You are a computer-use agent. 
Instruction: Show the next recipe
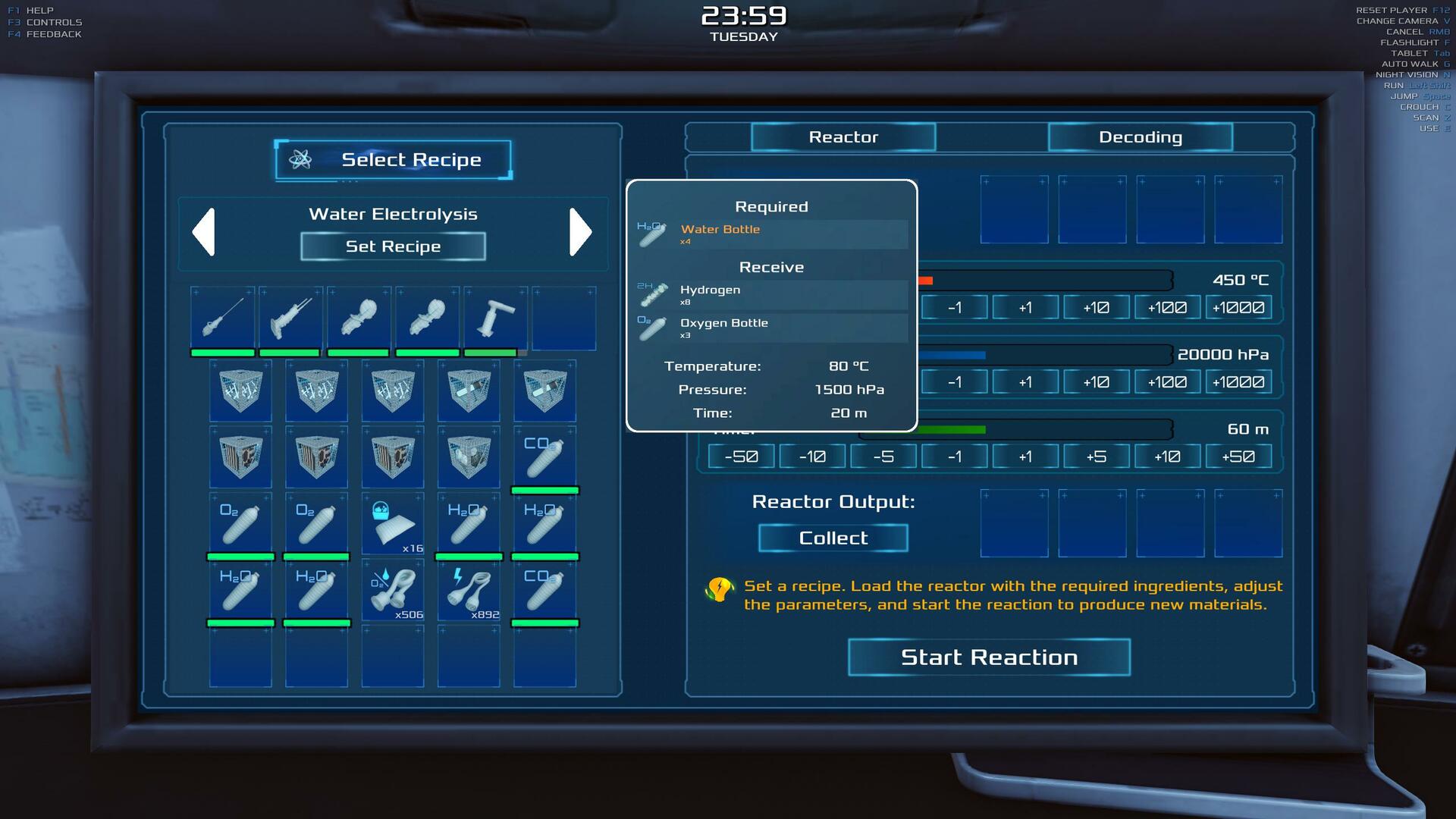pyautogui.click(x=580, y=231)
